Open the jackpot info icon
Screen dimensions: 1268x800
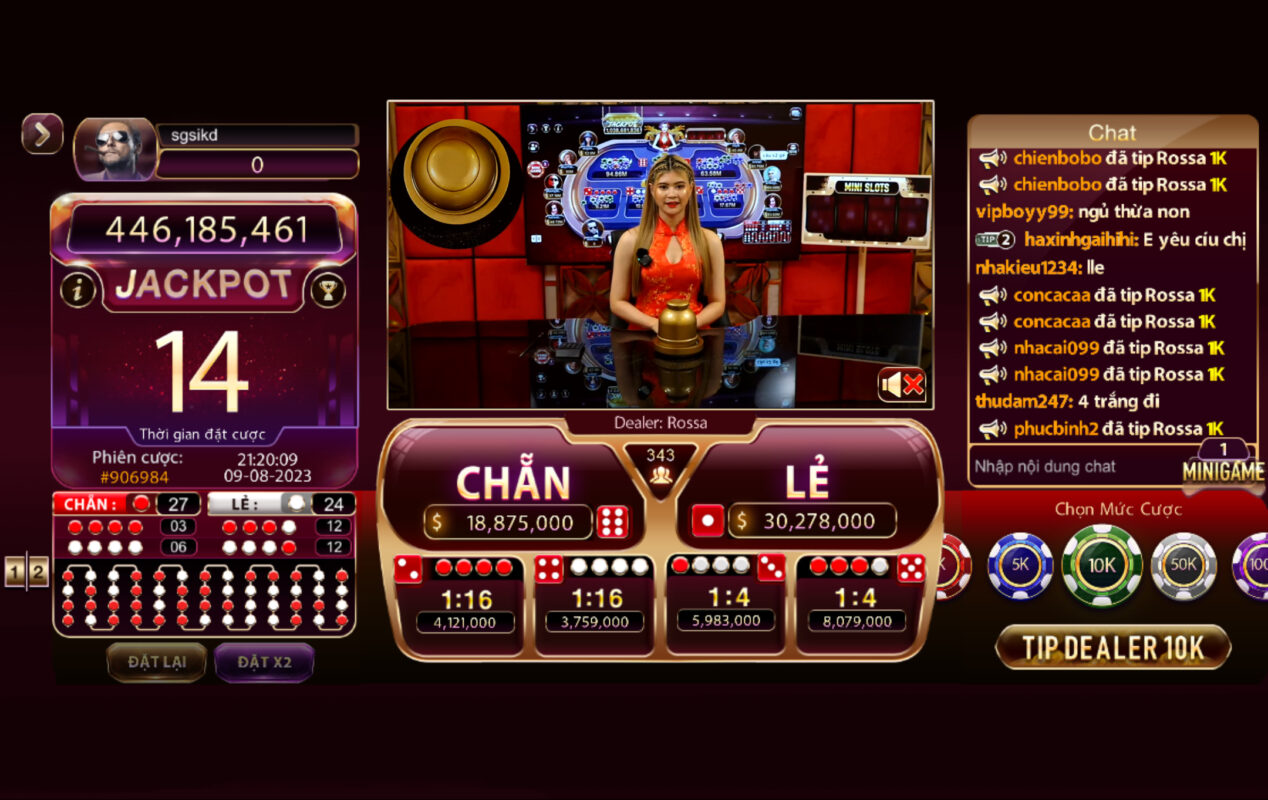[78, 290]
